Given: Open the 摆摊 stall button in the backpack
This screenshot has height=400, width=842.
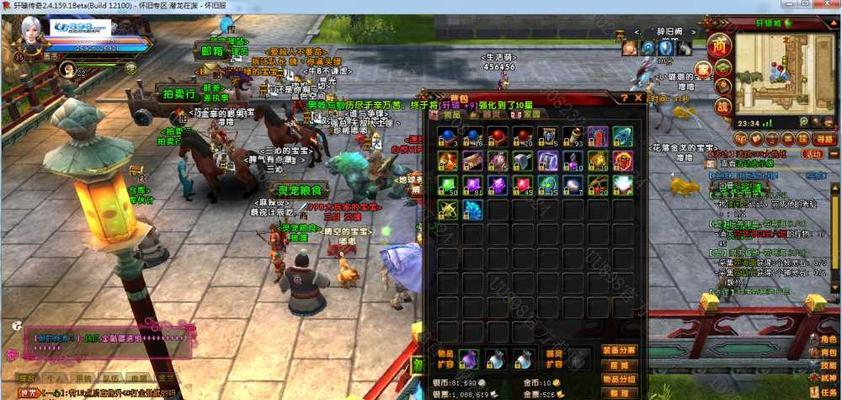Looking at the screenshot, I should click(619, 365).
